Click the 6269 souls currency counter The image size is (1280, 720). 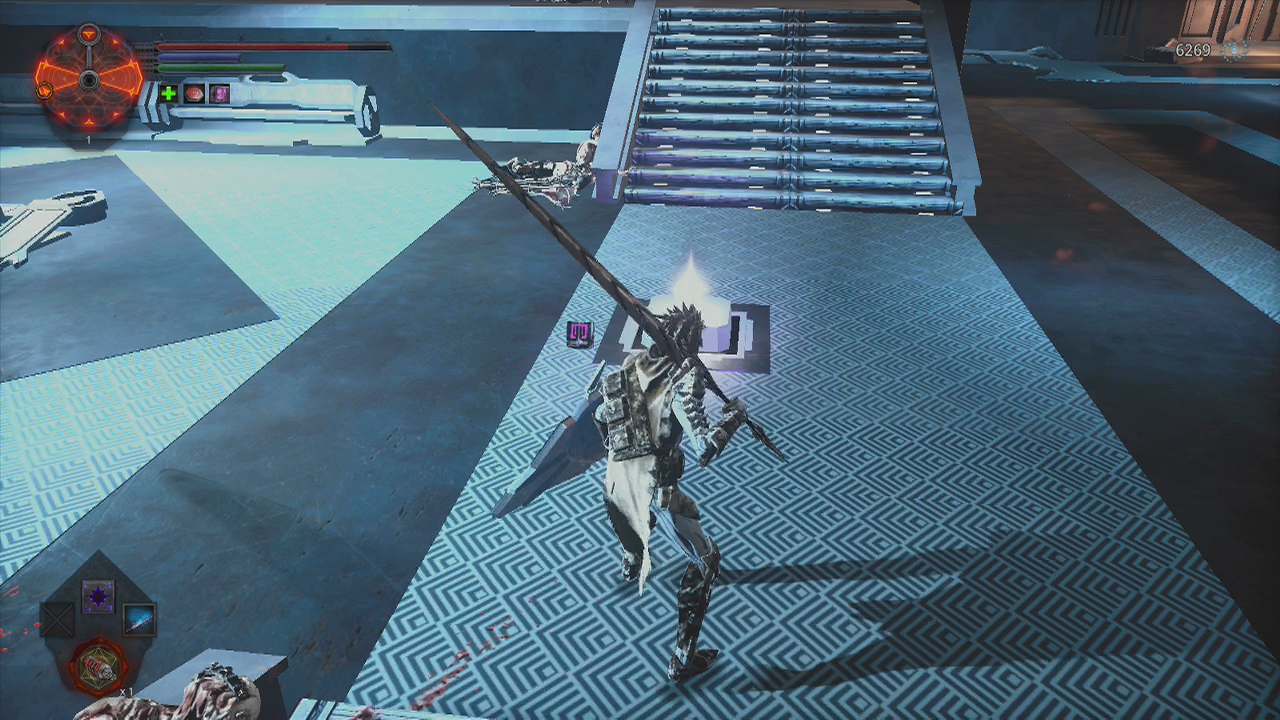click(1193, 50)
